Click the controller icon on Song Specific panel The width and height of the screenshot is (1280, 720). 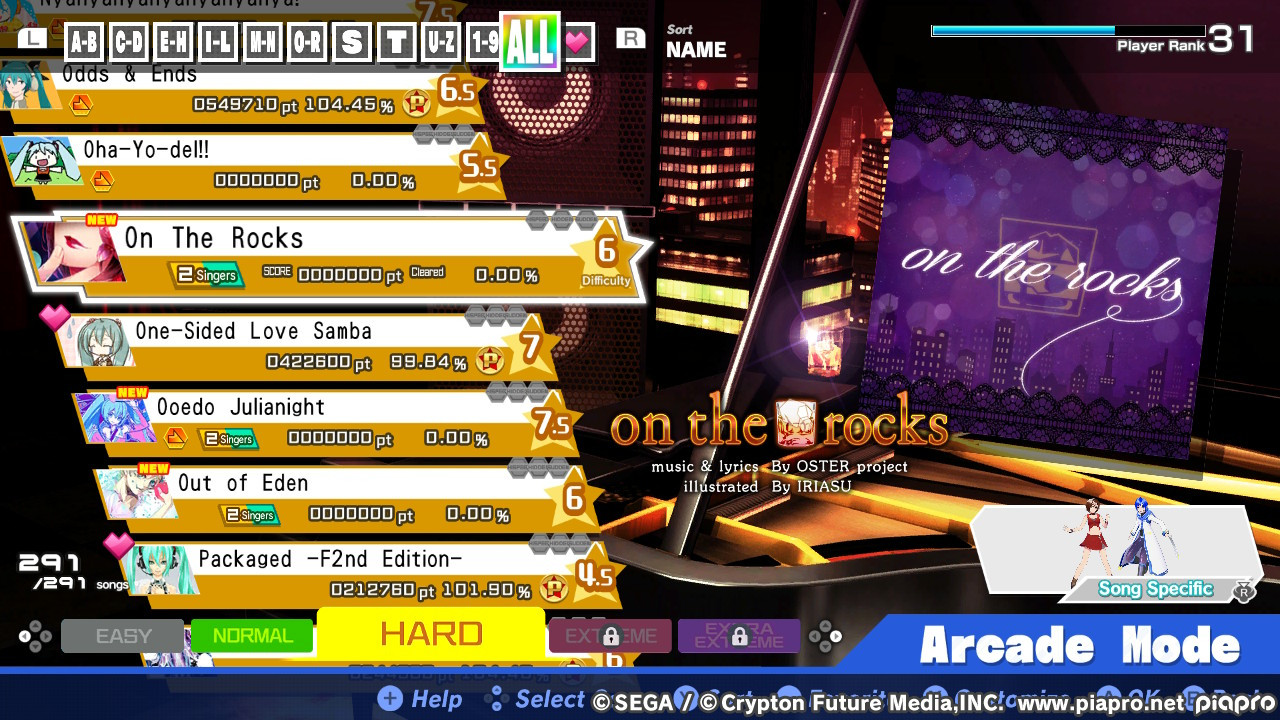(x=1245, y=591)
